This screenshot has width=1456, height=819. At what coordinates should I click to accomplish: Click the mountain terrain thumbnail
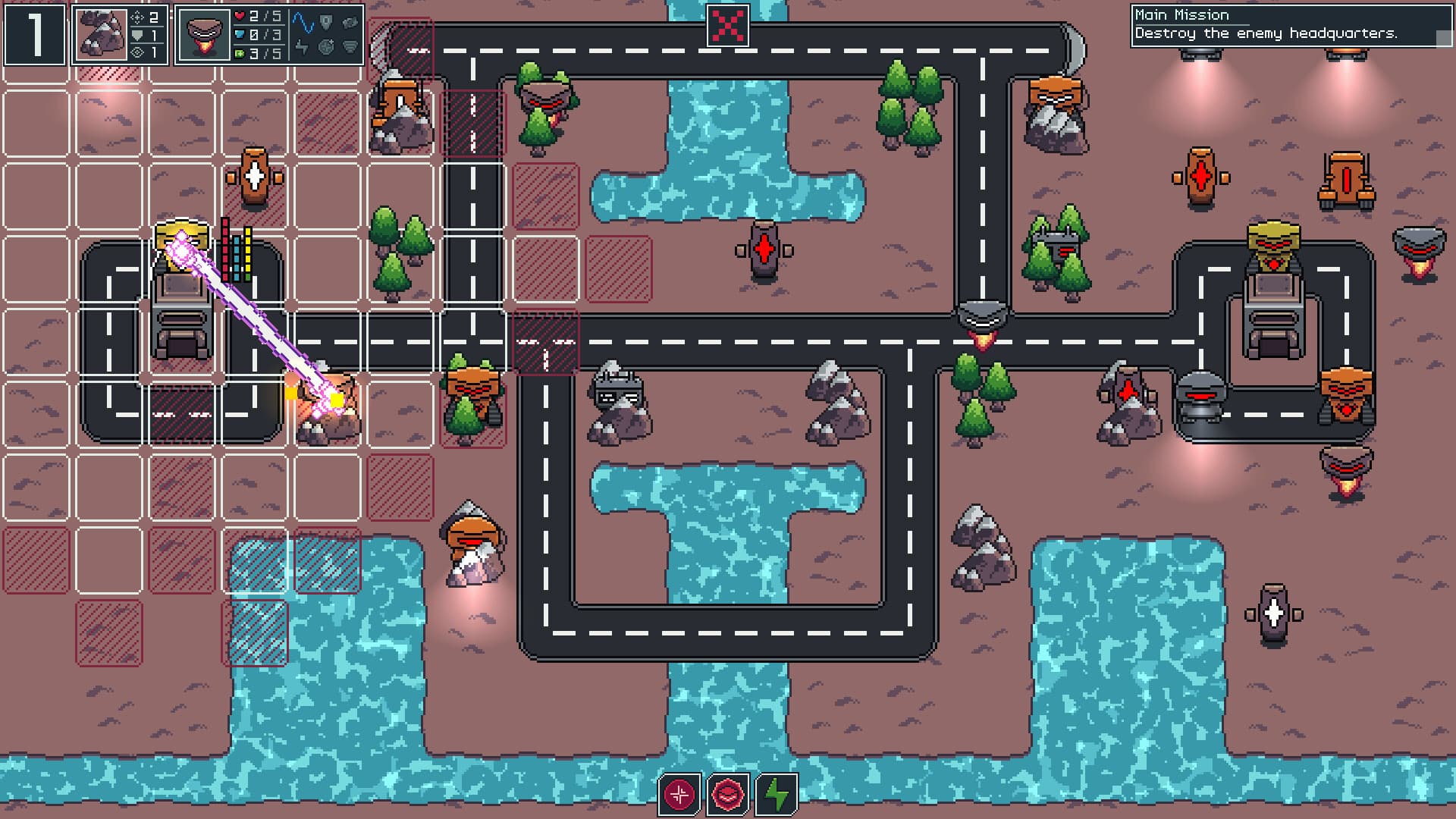tap(101, 35)
